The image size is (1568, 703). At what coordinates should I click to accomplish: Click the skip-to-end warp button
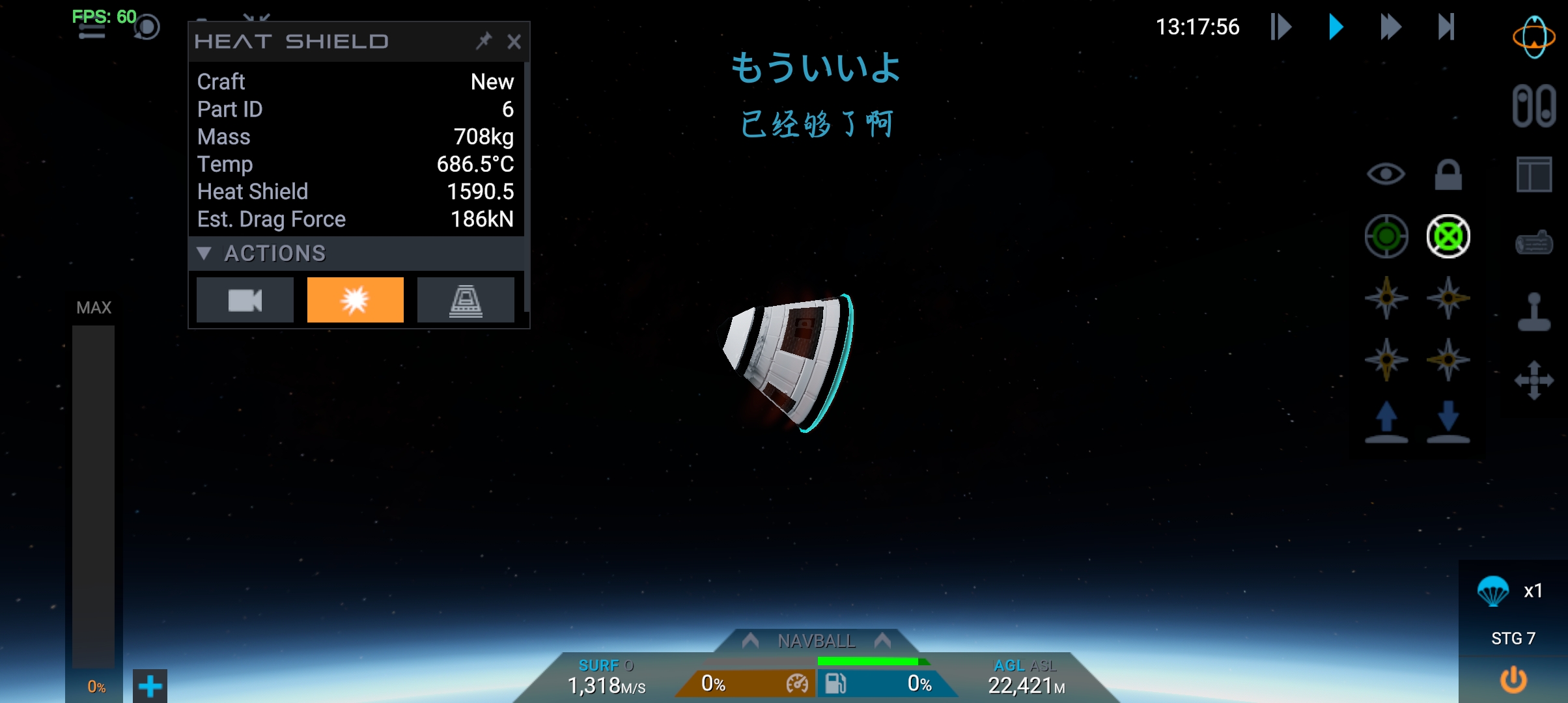coord(1446,27)
